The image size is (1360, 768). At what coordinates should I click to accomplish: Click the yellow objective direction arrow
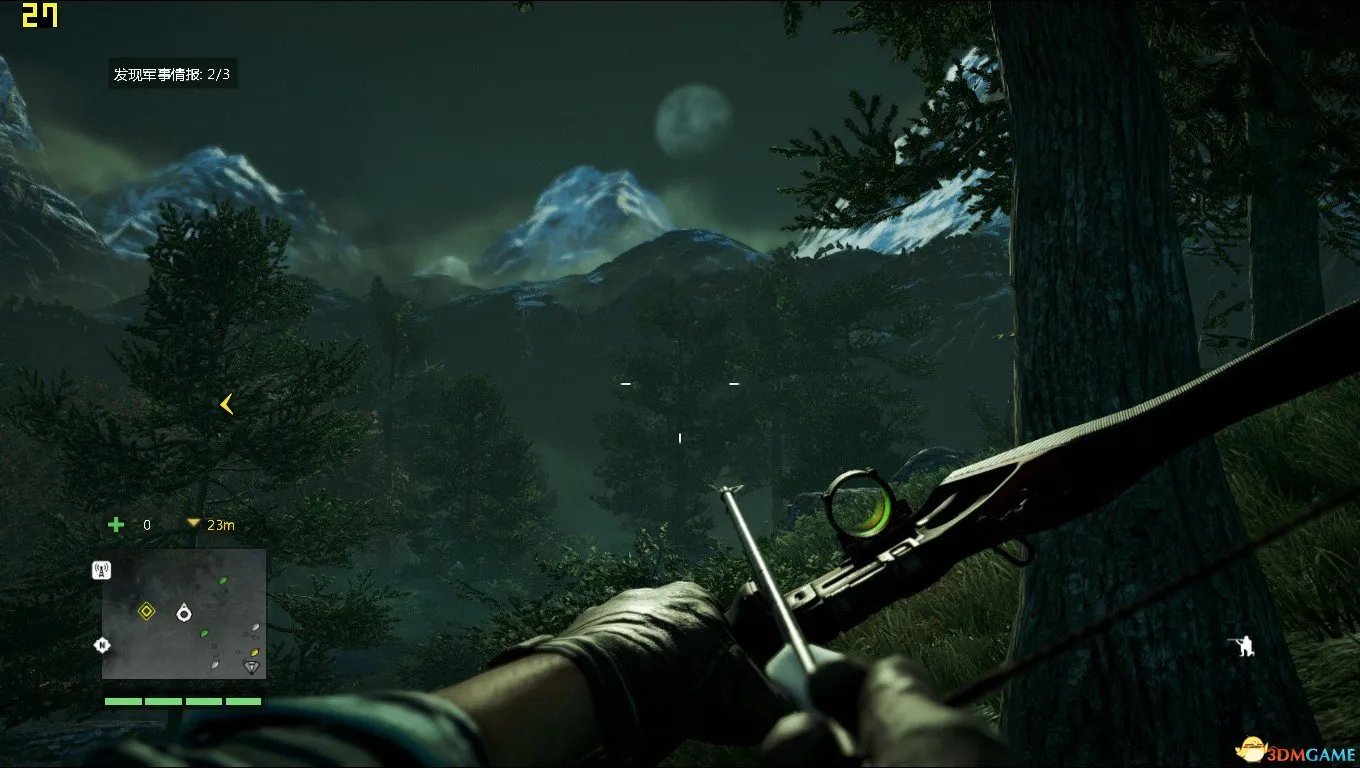pyautogui.click(x=227, y=404)
